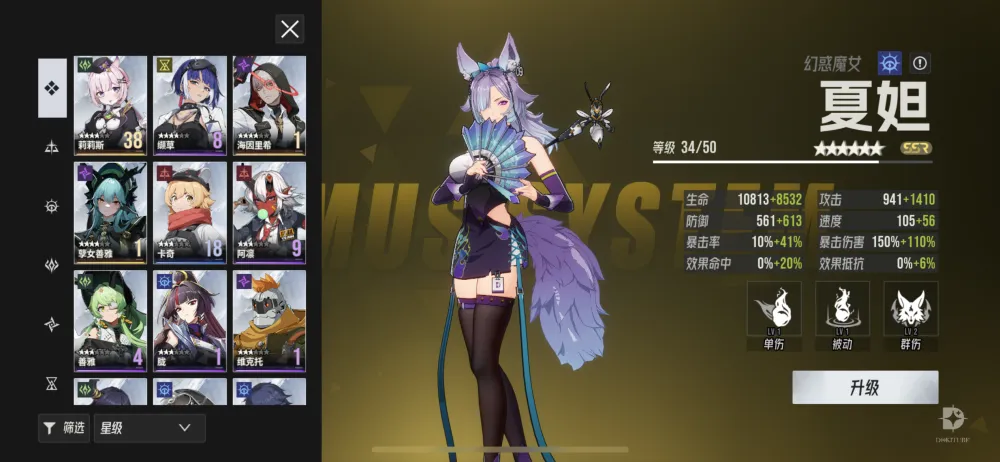The width and height of the screenshot is (1000, 462).
Task: Close the character list panel
Action: [290, 29]
